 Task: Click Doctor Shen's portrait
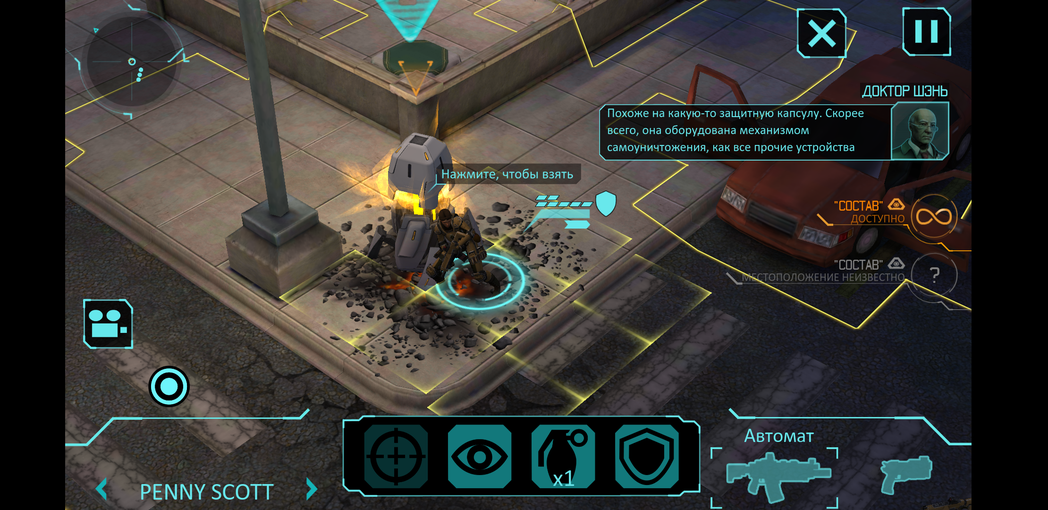(919, 130)
